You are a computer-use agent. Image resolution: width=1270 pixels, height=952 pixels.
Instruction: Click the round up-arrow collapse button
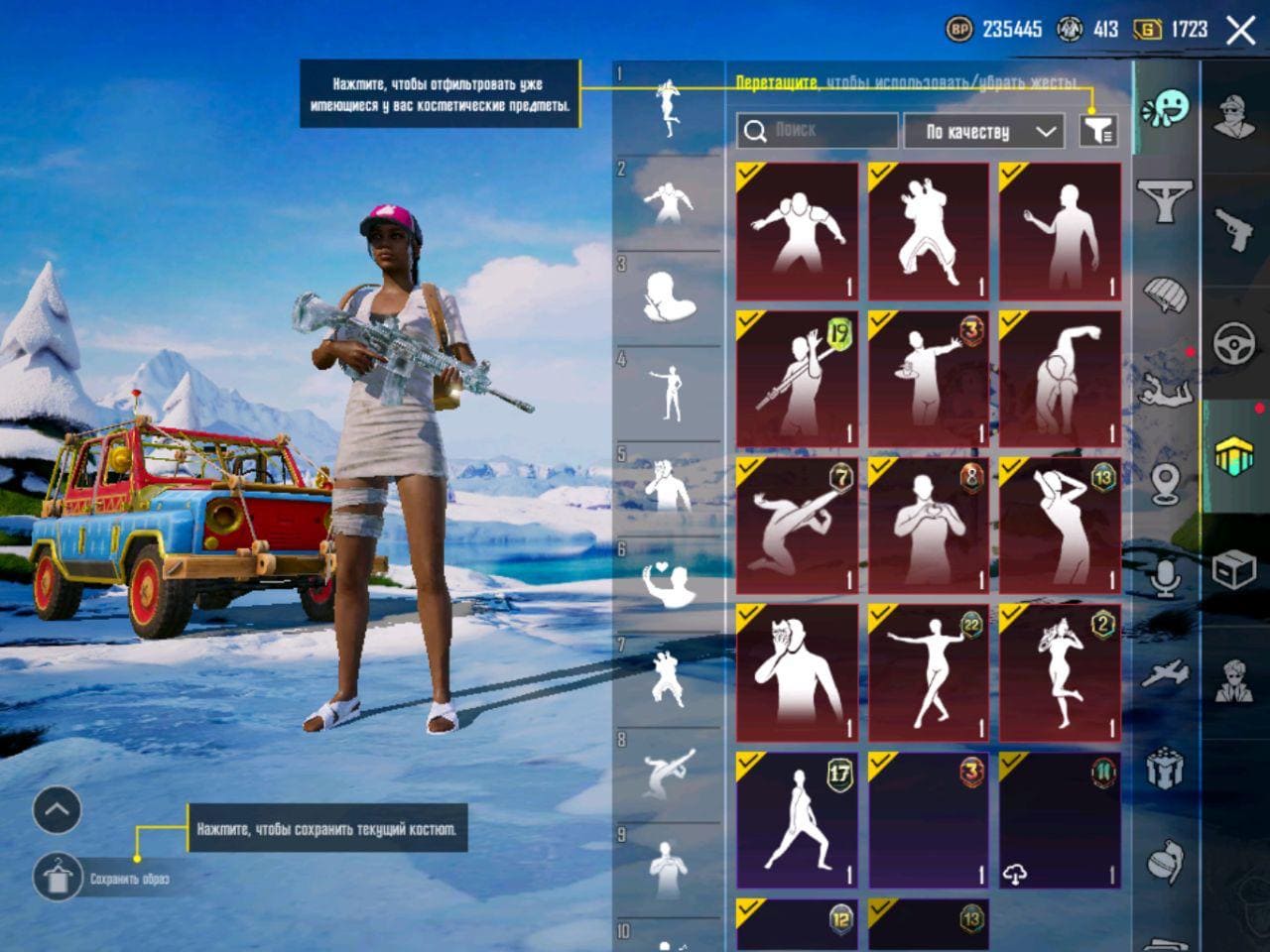(57, 810)
